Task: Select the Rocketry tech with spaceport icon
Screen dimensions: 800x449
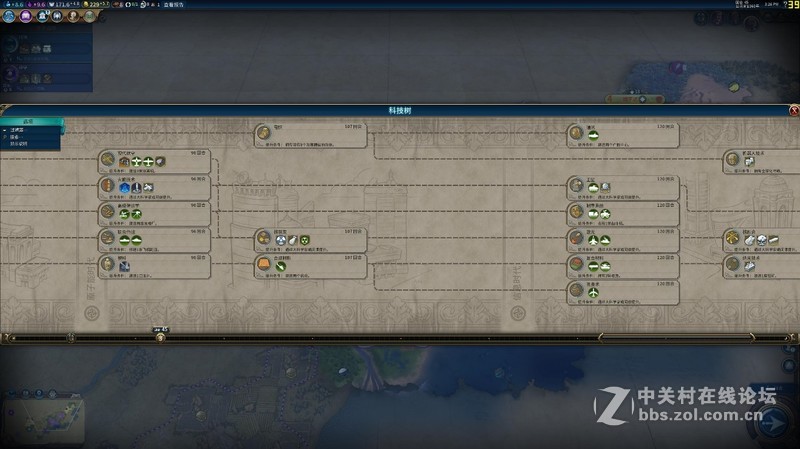Action: 155,186
